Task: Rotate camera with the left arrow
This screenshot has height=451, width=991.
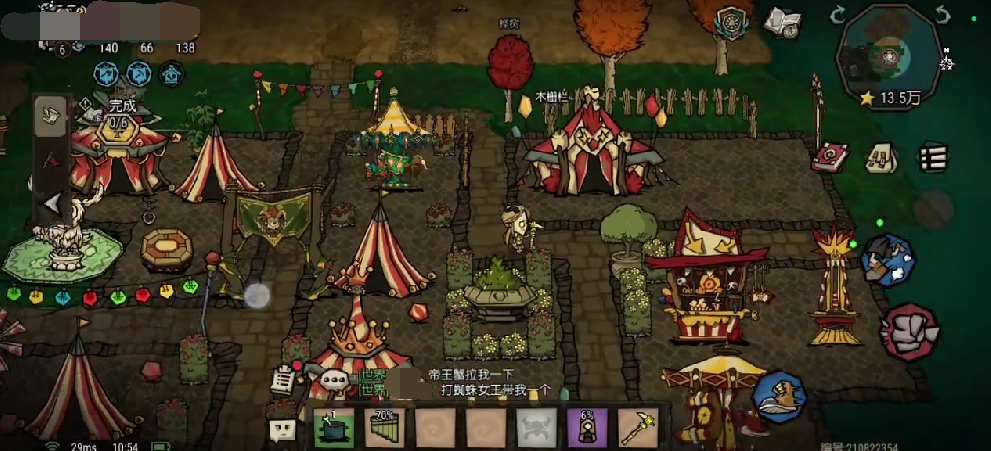Action: pyautogui.click(x=838, y=14)
